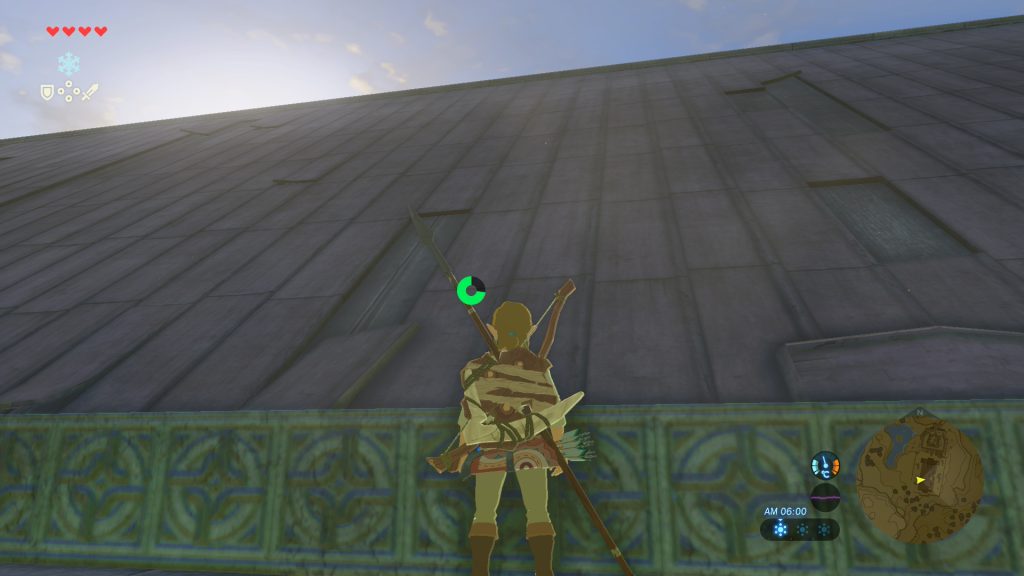
Task: Click the snowflake cold status icon
Action: pyautogui.click(x=68, y=64)
